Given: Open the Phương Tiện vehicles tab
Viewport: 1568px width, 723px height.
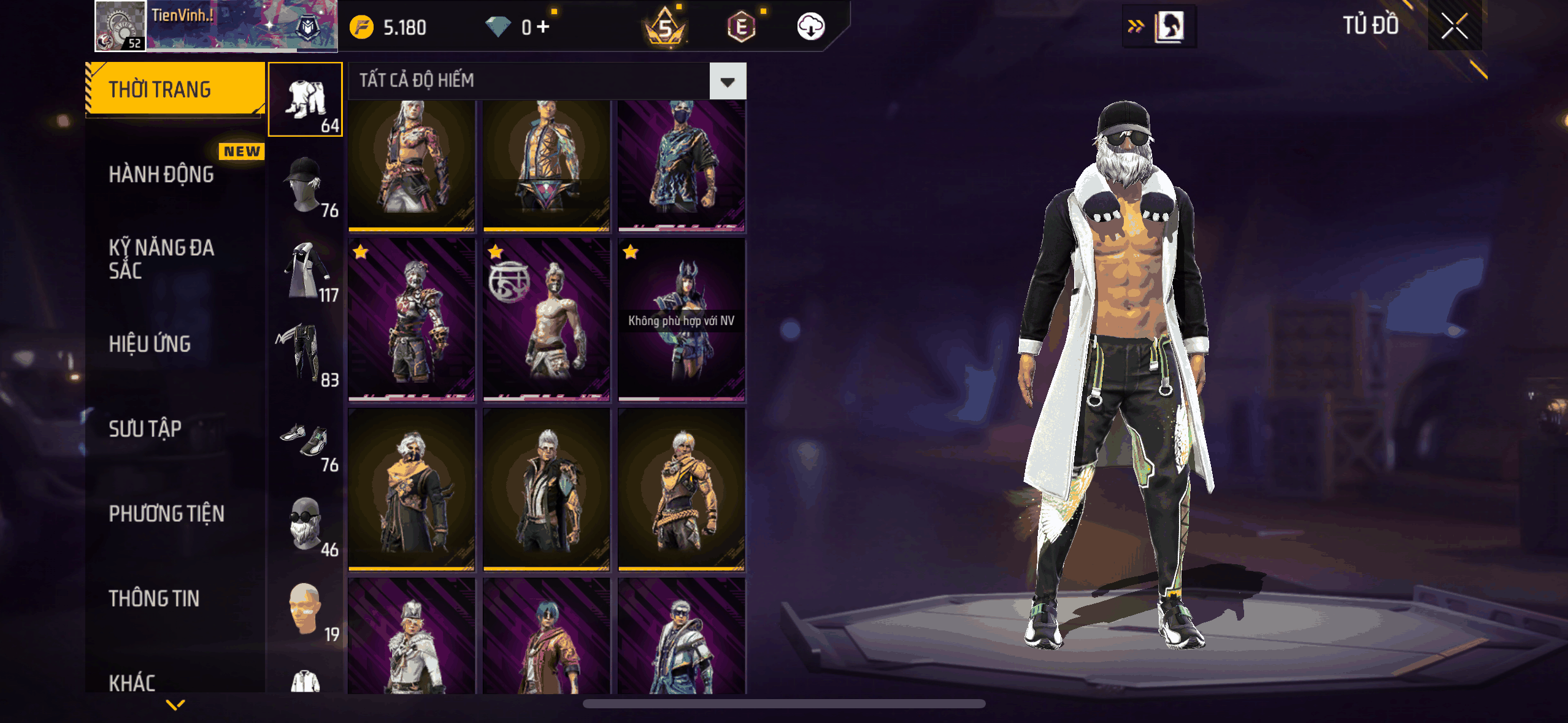Looking at the screenshot, I should click(166, 513).
